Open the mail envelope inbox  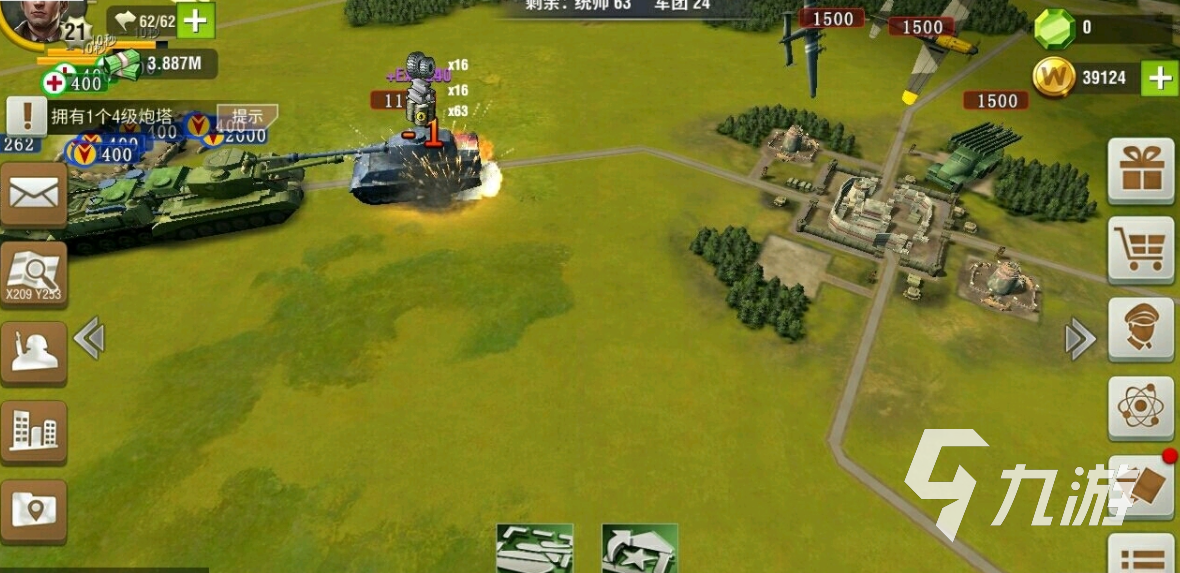tap(33, 194)
